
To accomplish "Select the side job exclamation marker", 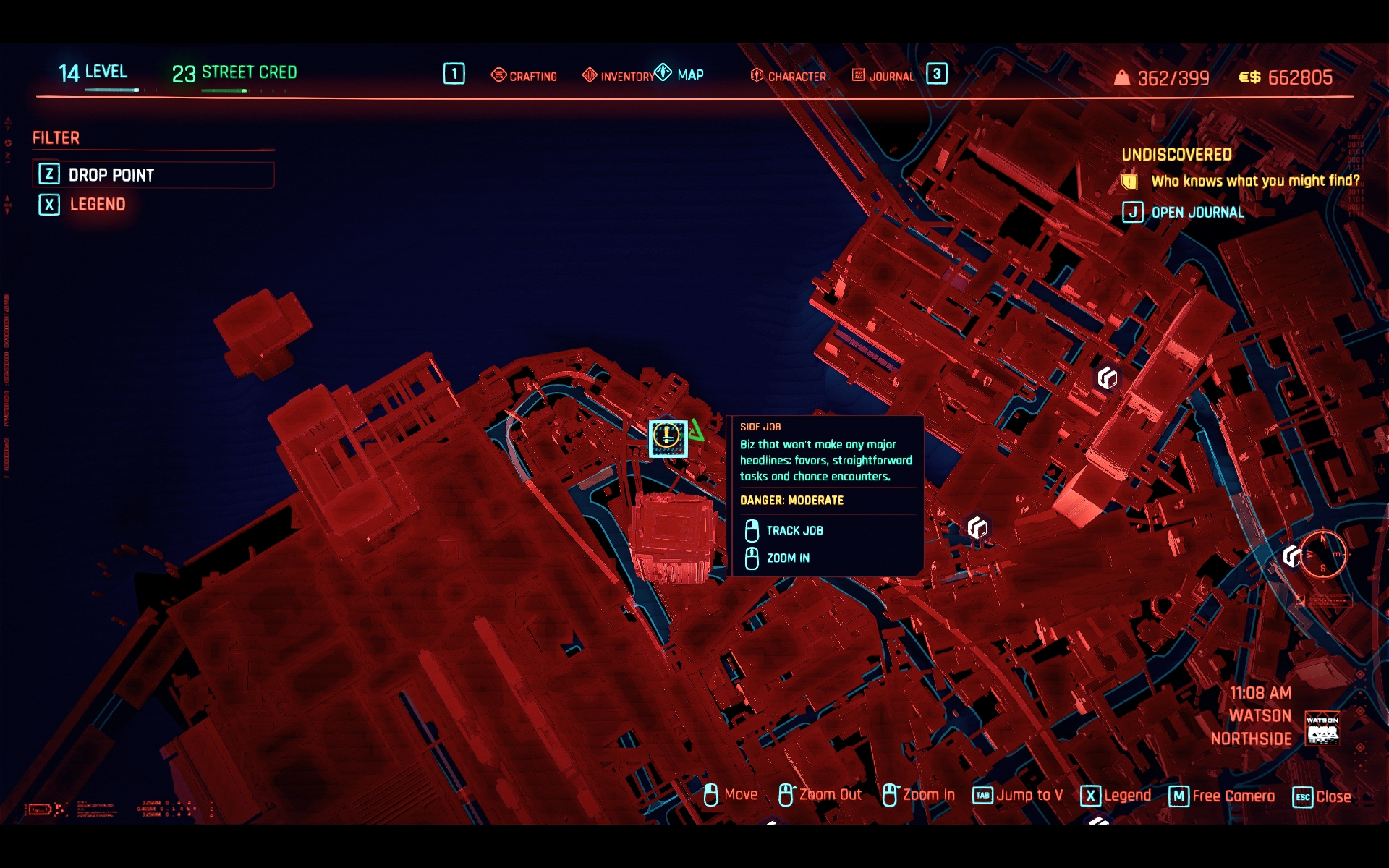I will click(667, 437).
